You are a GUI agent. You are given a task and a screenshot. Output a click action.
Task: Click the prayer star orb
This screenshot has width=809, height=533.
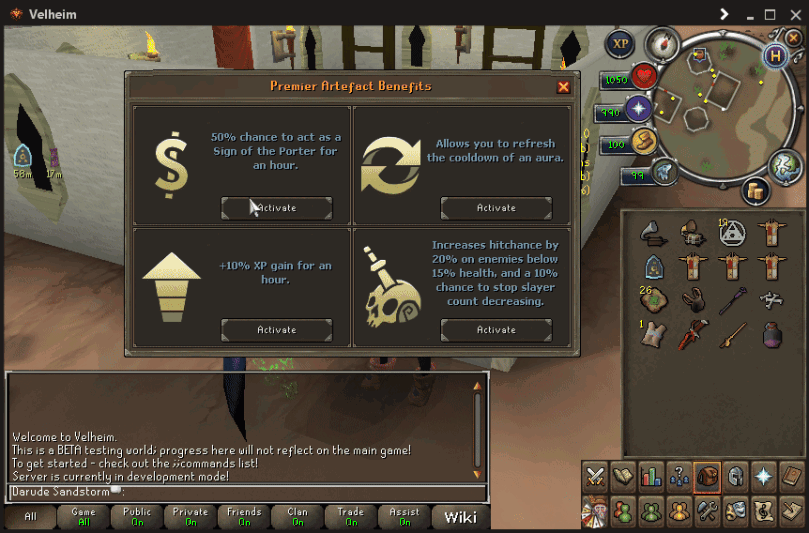click(x=638, y=108)
